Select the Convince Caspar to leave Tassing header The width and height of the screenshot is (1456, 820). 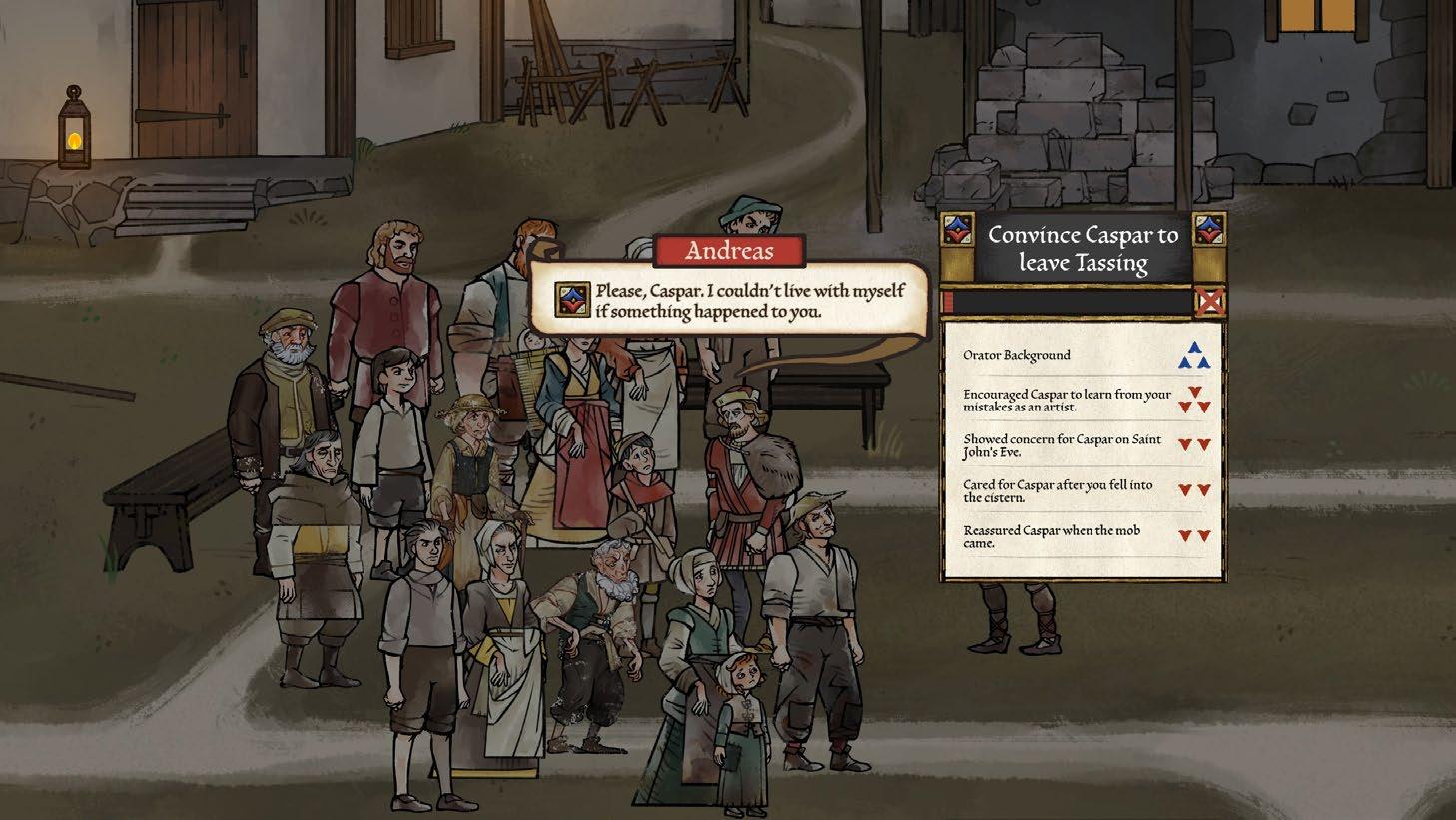pyautogui.click(x=1083, y=249)
